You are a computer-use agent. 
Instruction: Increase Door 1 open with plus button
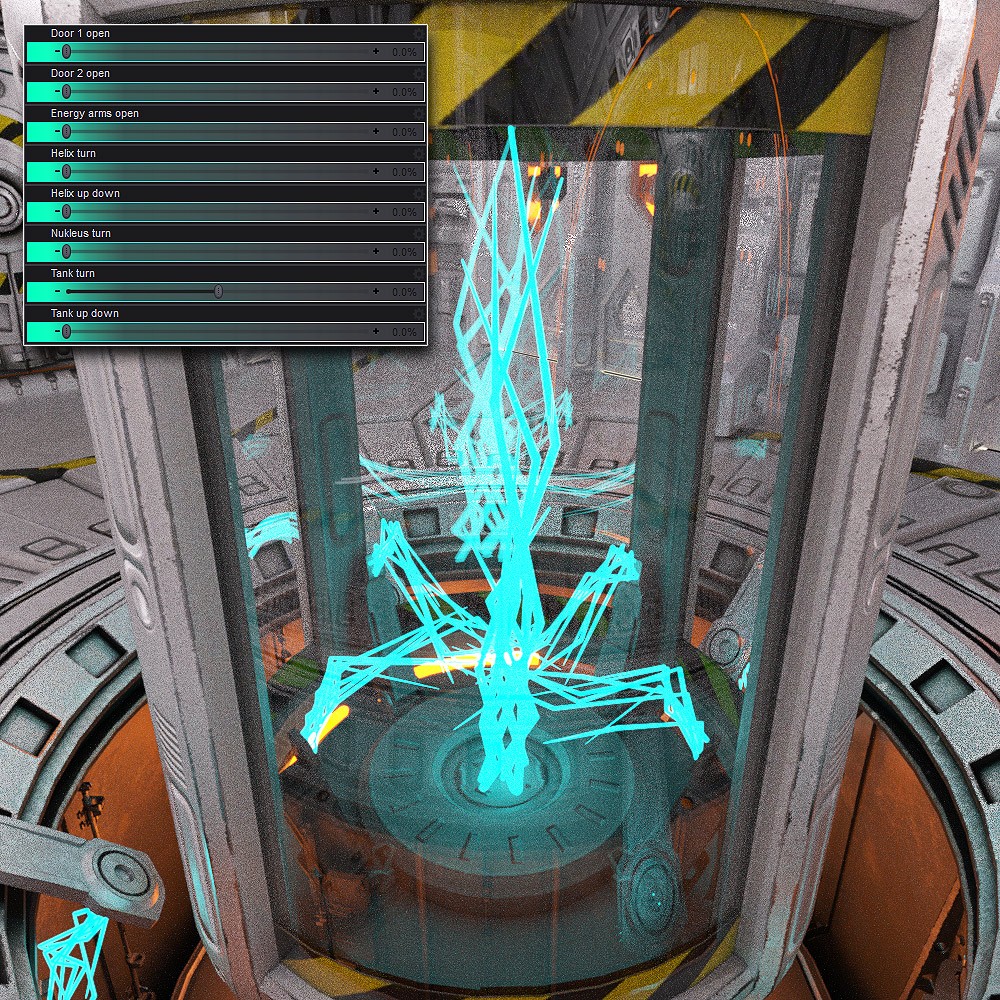point(376,51)
